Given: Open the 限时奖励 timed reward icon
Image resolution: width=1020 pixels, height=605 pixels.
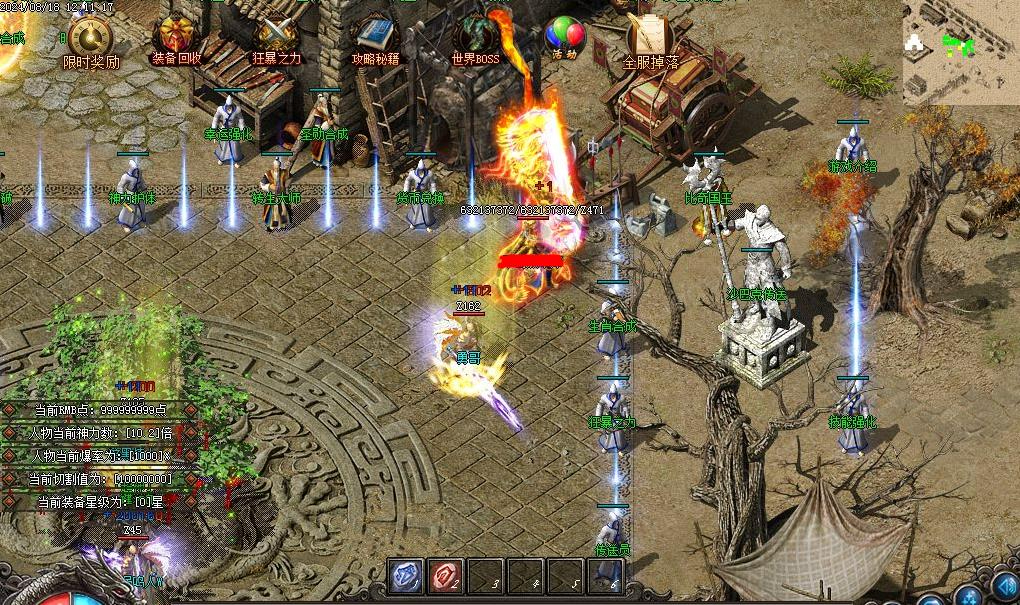Looking at the screenshot, I should [91, 38].
